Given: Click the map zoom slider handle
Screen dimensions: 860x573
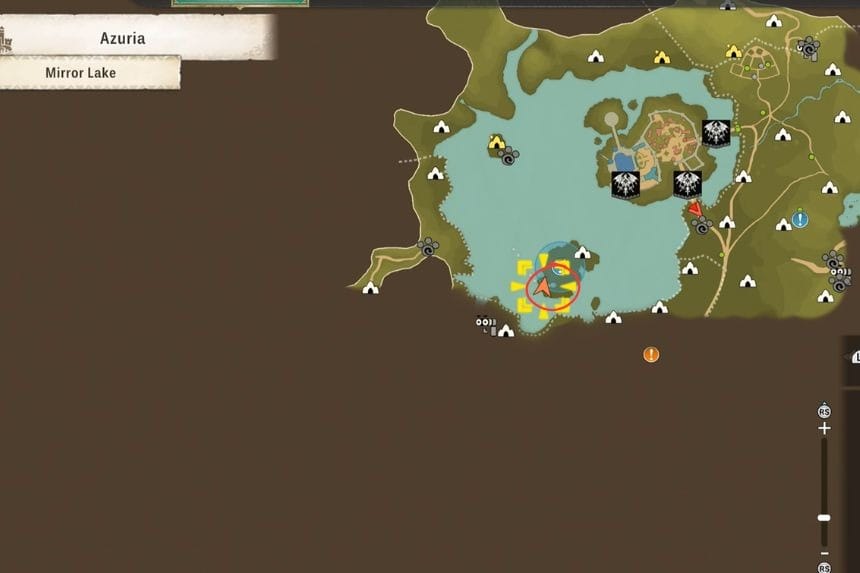Looking at the screenshot, I should point(824,517).
